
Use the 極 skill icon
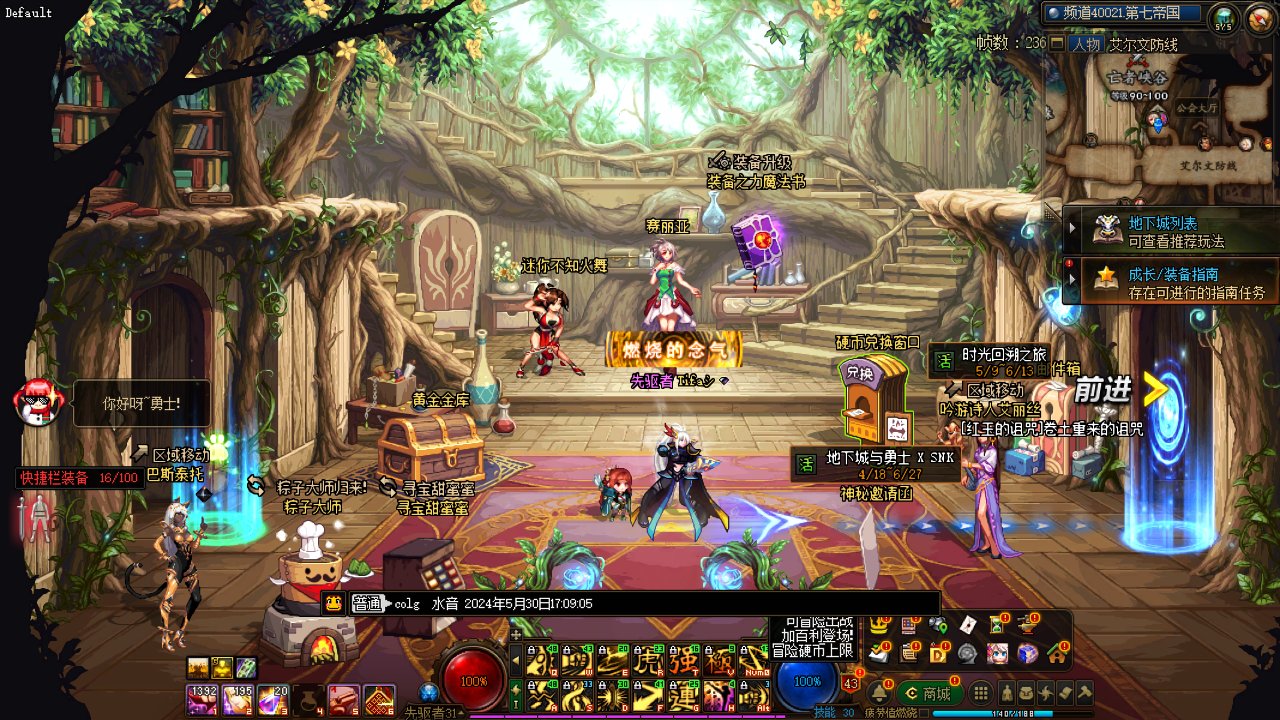click(719, 661)
